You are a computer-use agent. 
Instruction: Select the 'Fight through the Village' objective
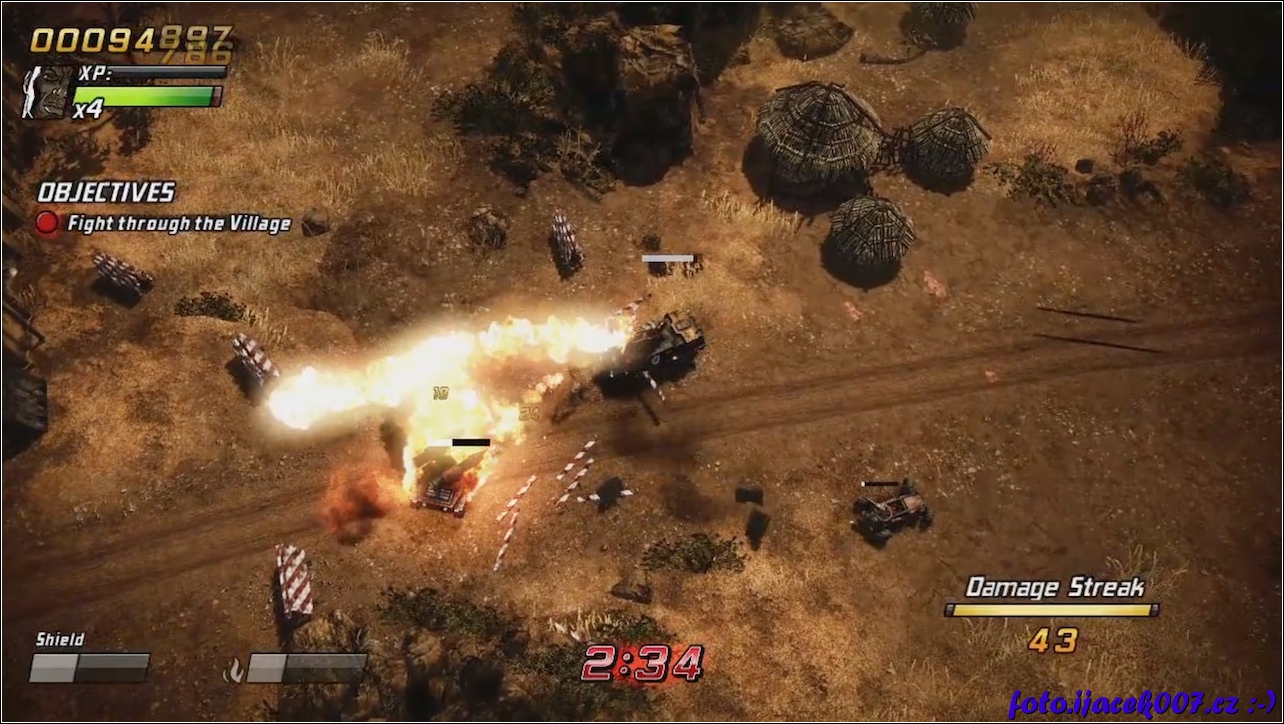pyautogui.click(x=178, y=224)
